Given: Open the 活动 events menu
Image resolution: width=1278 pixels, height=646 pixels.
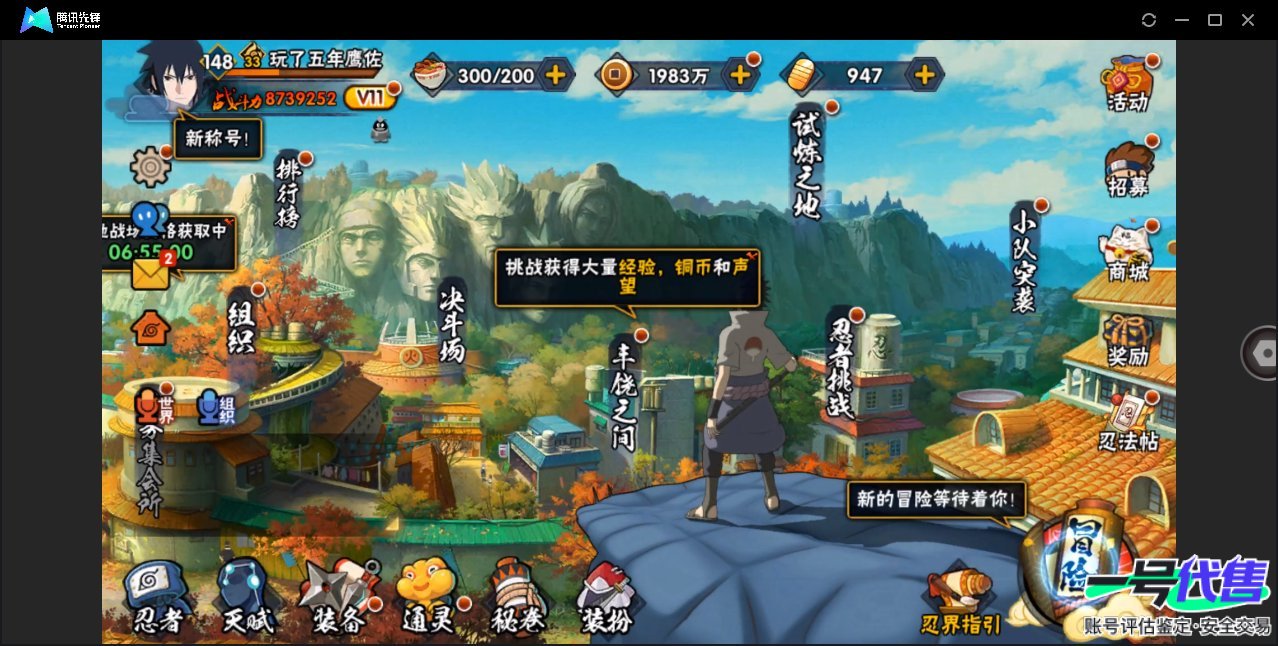Looking at the screenshot, I should pyautogui.click(x=1128, y=84).
